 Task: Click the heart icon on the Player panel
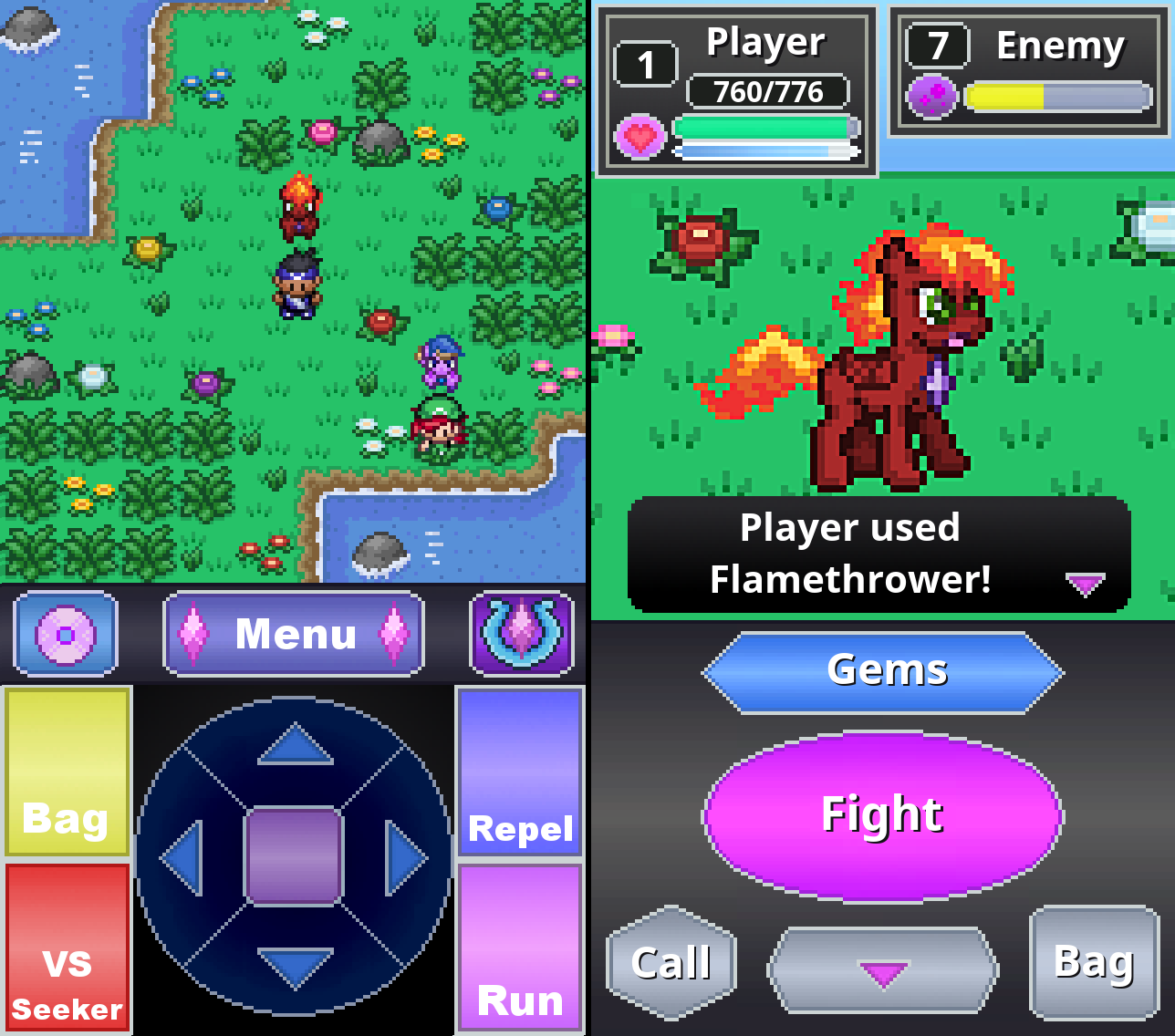click(640, 136)
